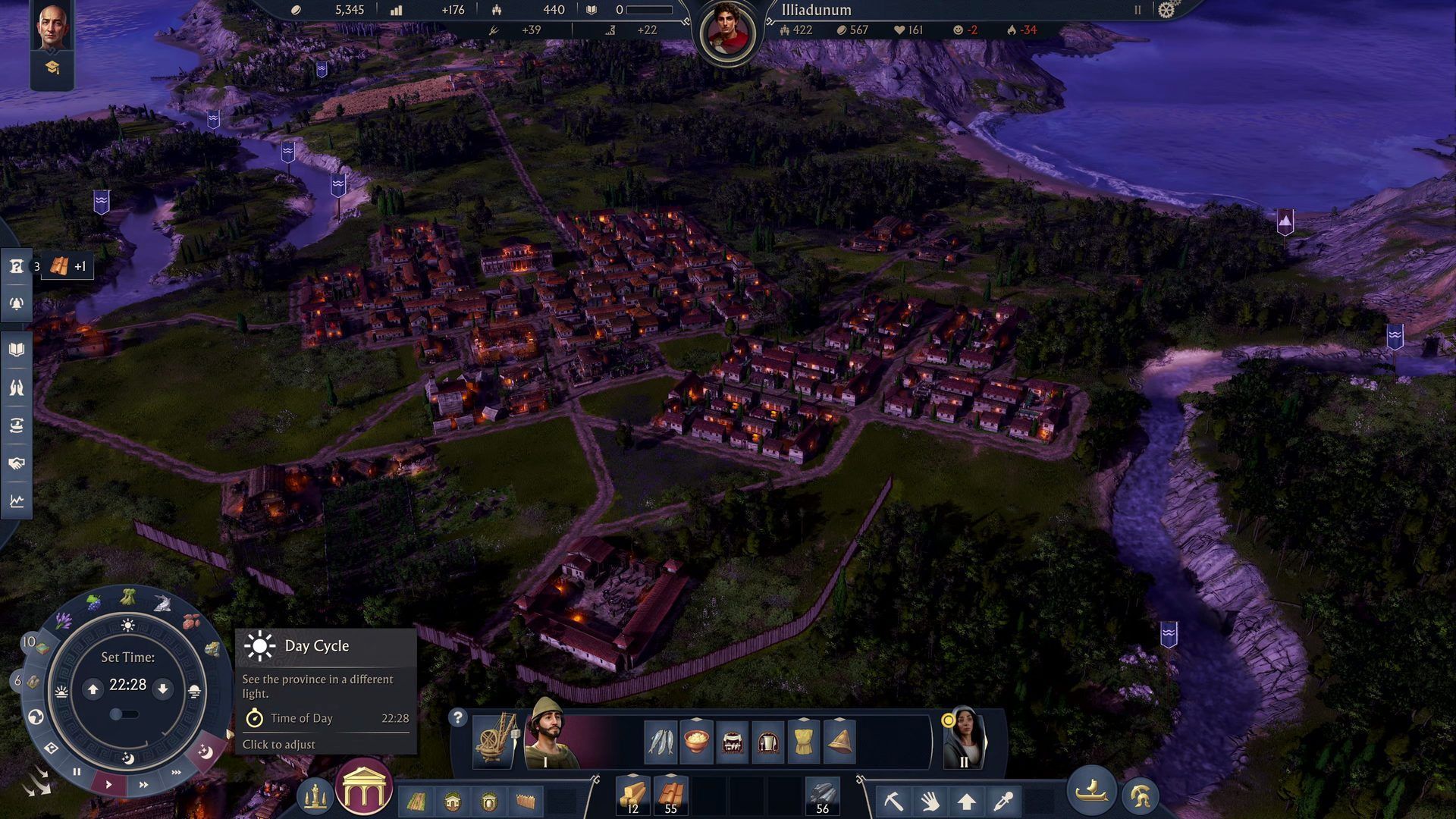
Task: Open the statistics graph panel
Action: coord(17,501)
